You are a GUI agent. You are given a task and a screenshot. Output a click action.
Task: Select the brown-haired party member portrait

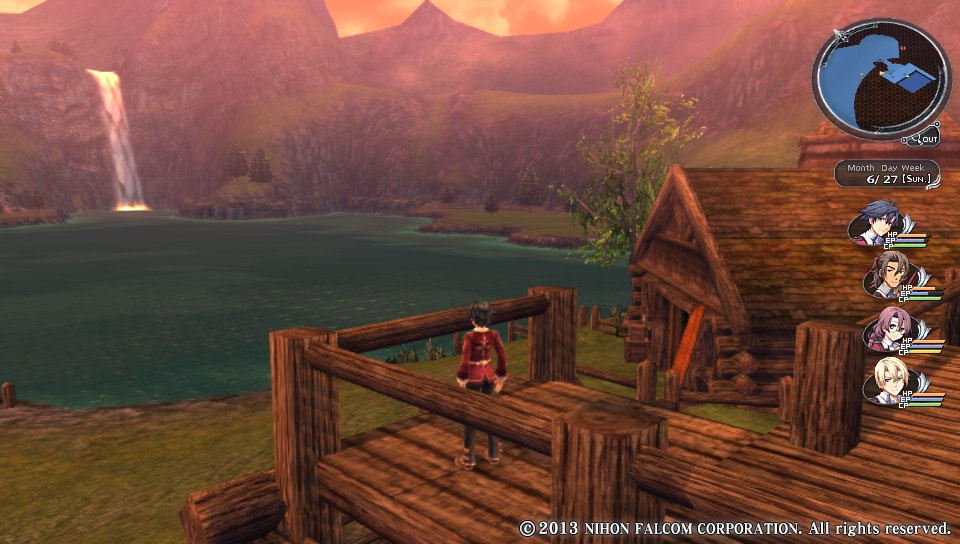click(885, 273)
